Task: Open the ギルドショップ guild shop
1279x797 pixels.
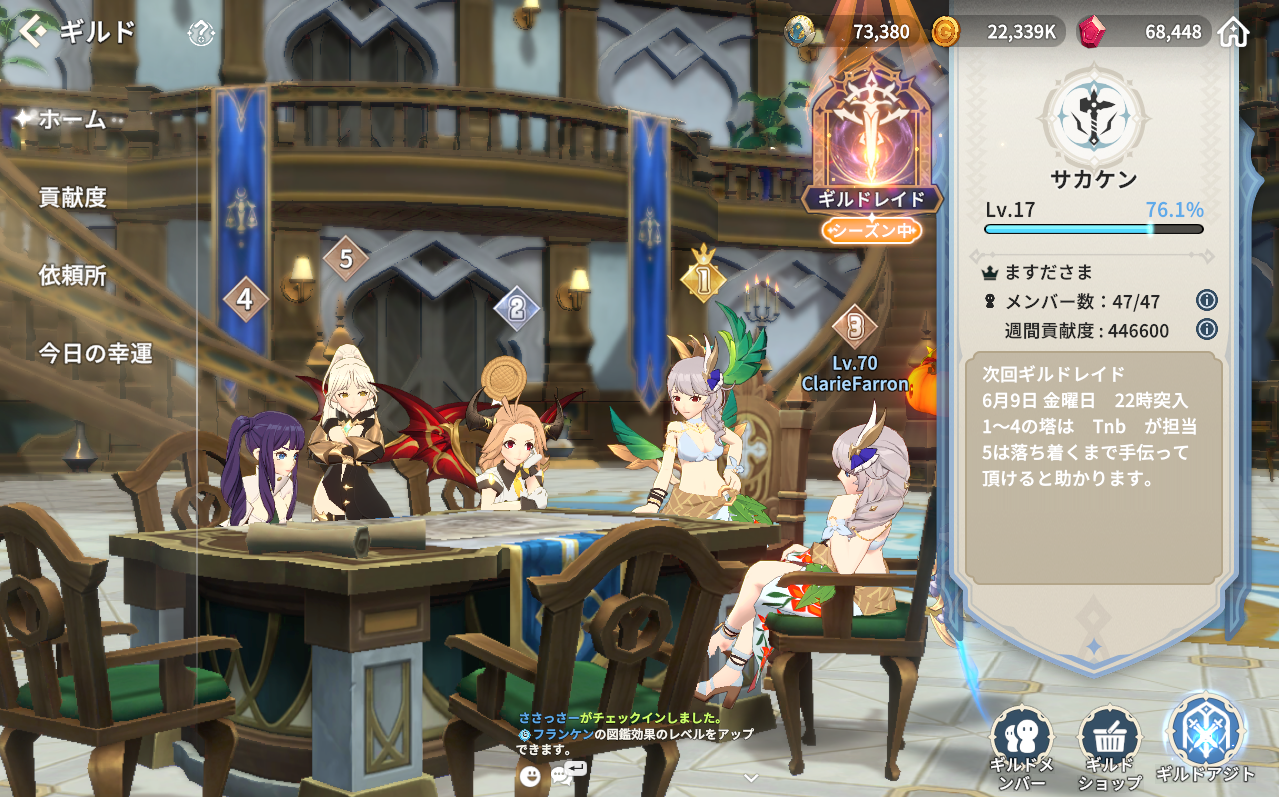Action: coord(1109,747)
